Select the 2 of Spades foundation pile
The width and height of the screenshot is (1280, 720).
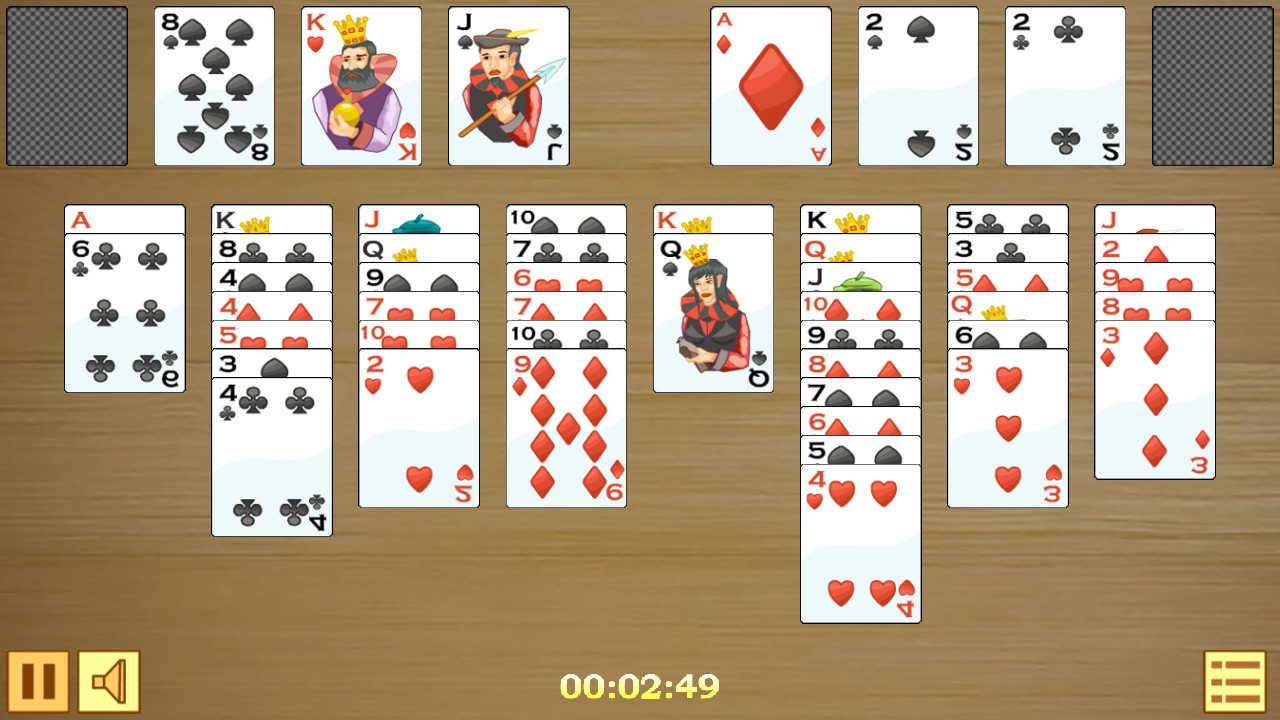(917, 86)
